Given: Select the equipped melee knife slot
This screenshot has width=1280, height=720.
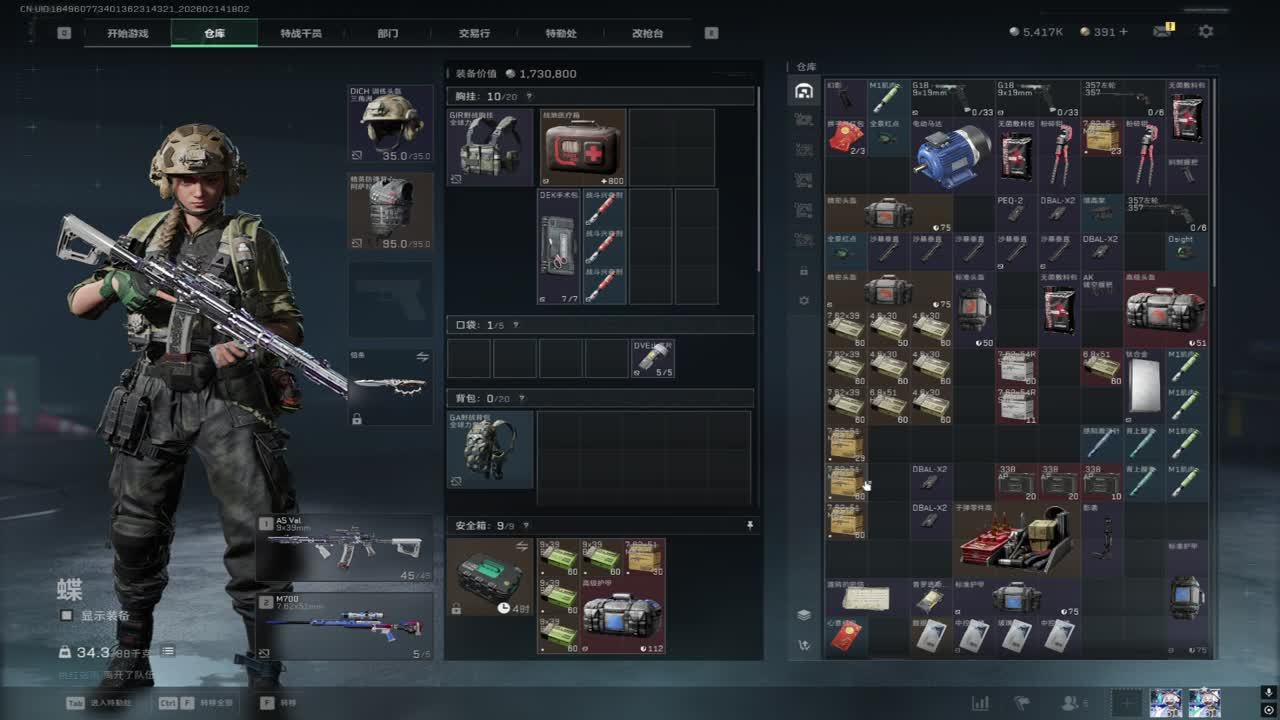Looking at the screenshot, I should pyautogui.click(x=390, y=386).
